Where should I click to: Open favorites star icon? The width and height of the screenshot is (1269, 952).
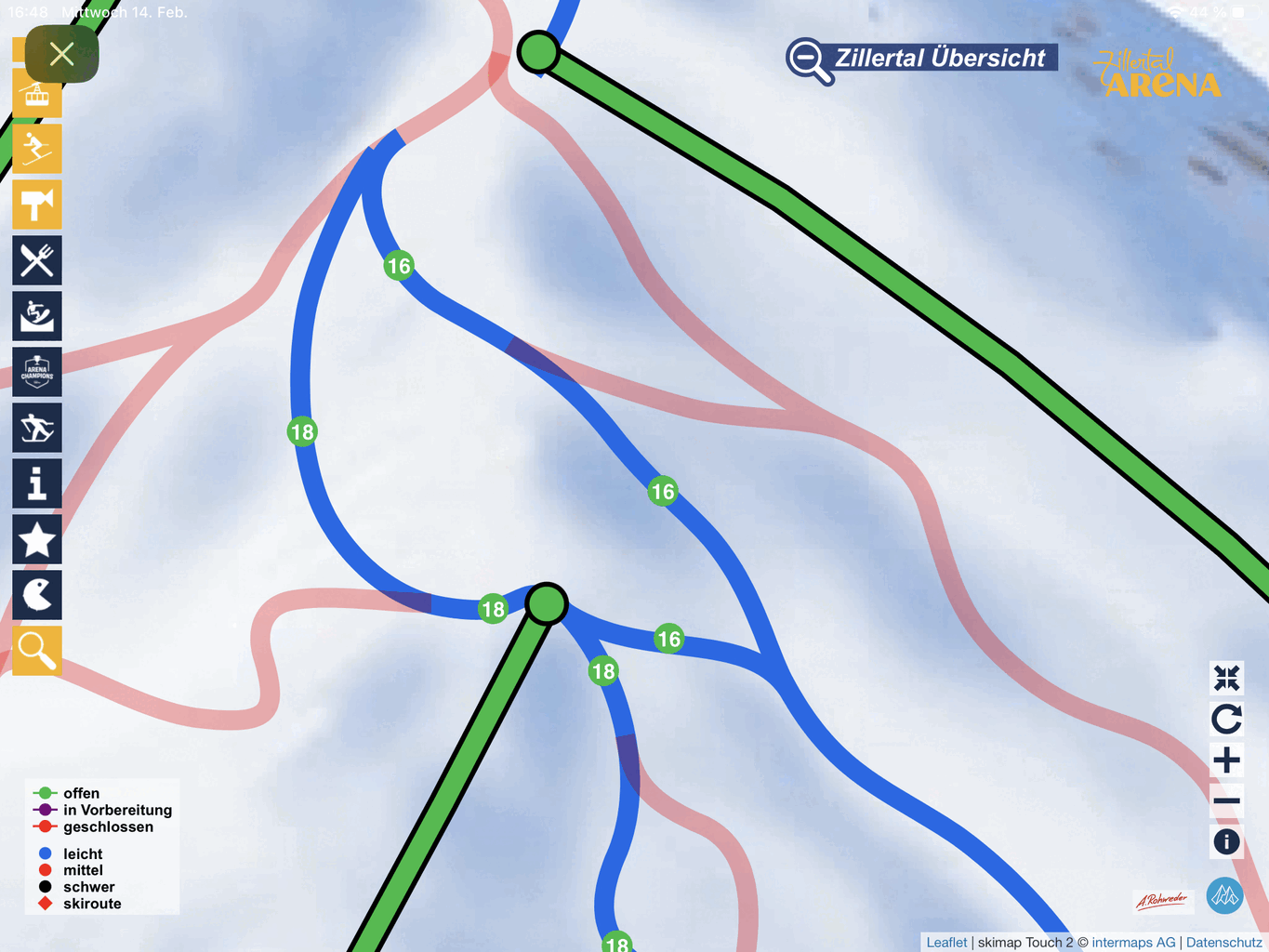point(37,539)
